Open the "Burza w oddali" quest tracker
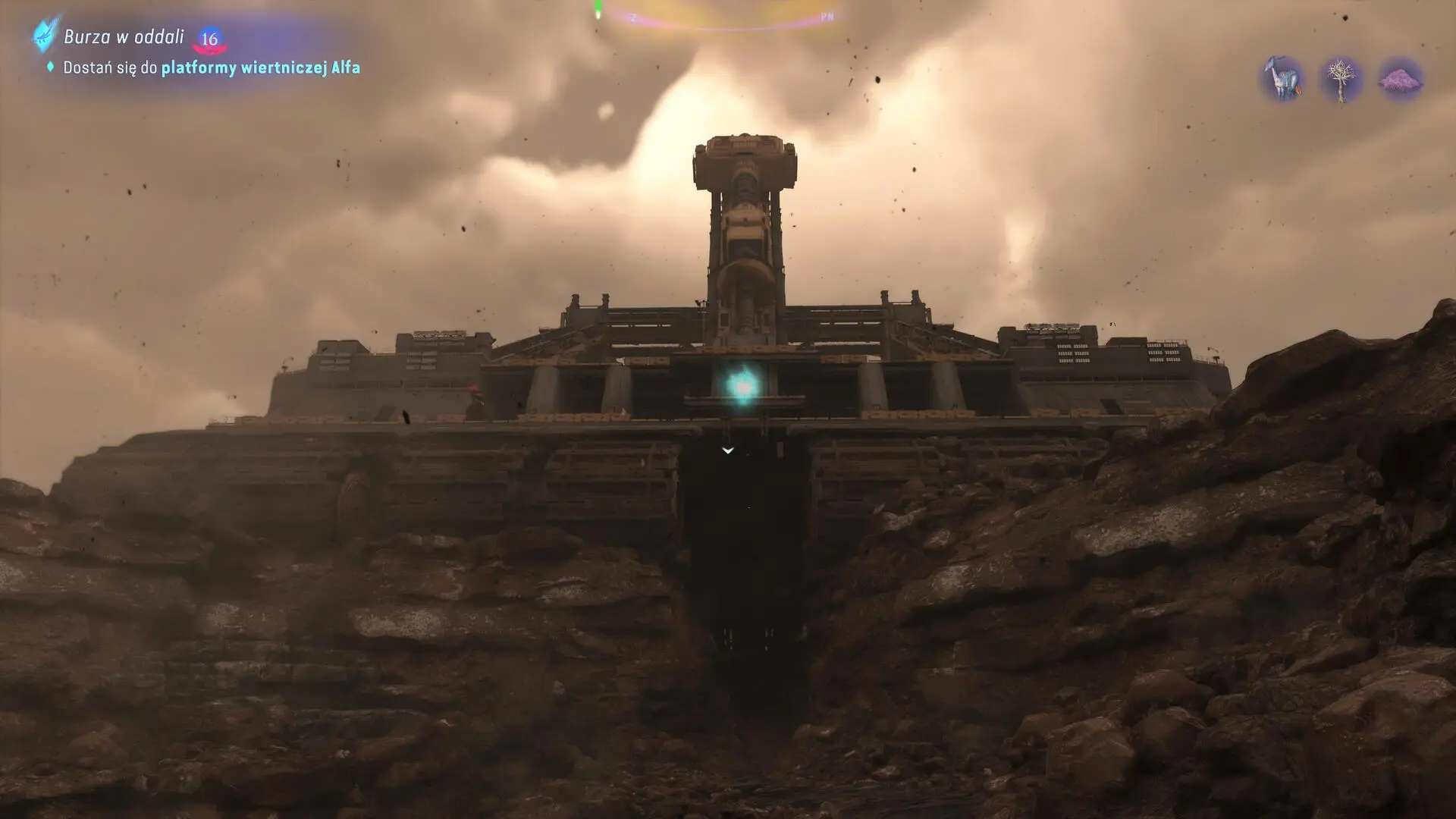The width and height of the screenshot is (1456, 819). point(124,36)
